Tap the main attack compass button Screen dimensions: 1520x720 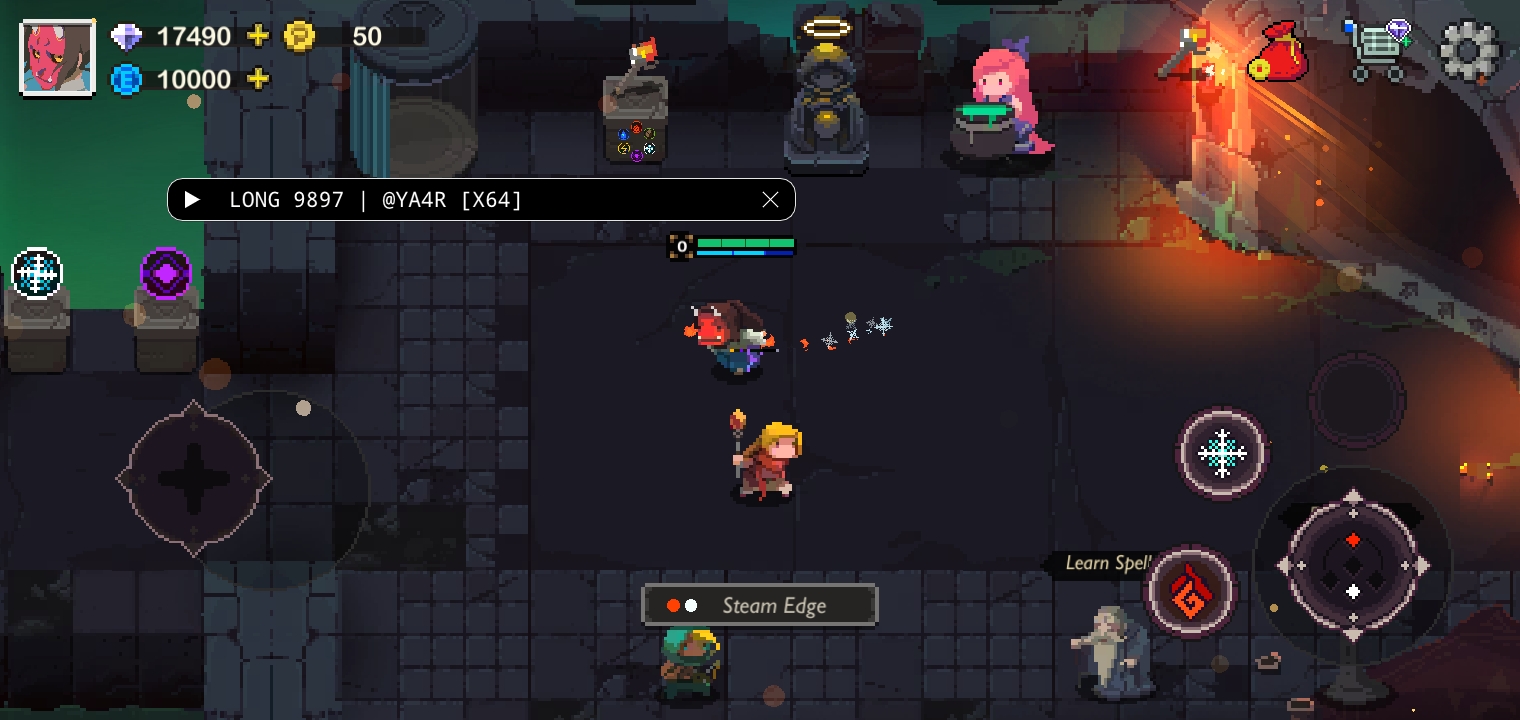[x=1352, y=566]
